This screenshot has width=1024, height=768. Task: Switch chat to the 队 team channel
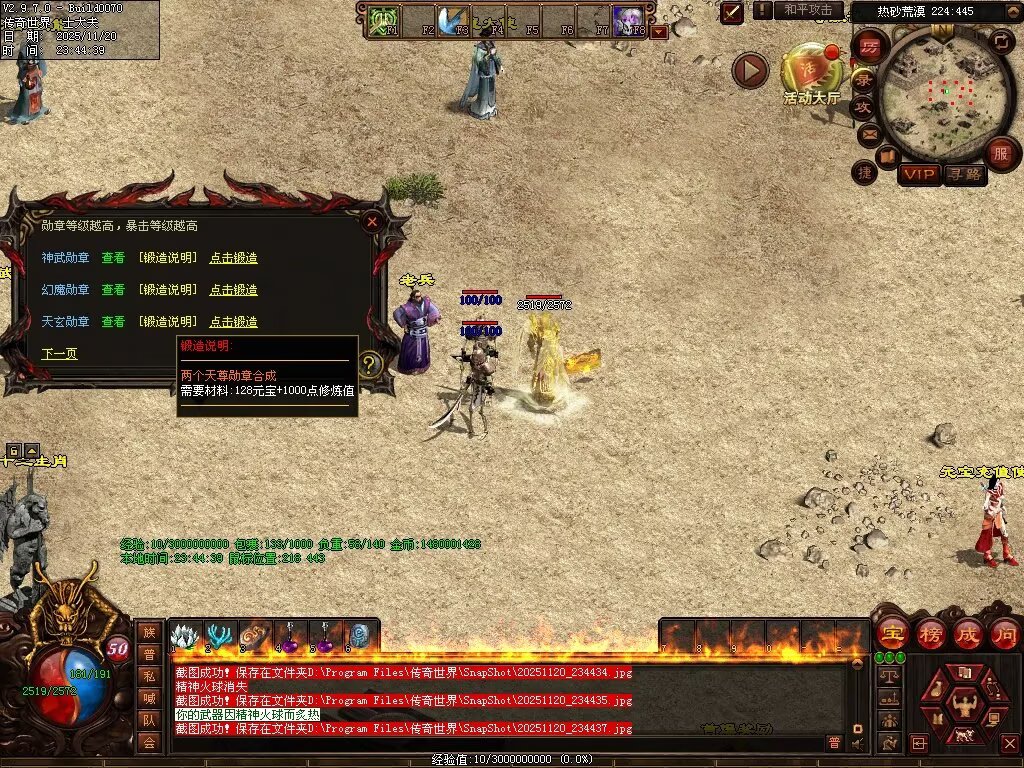point(149,720)
